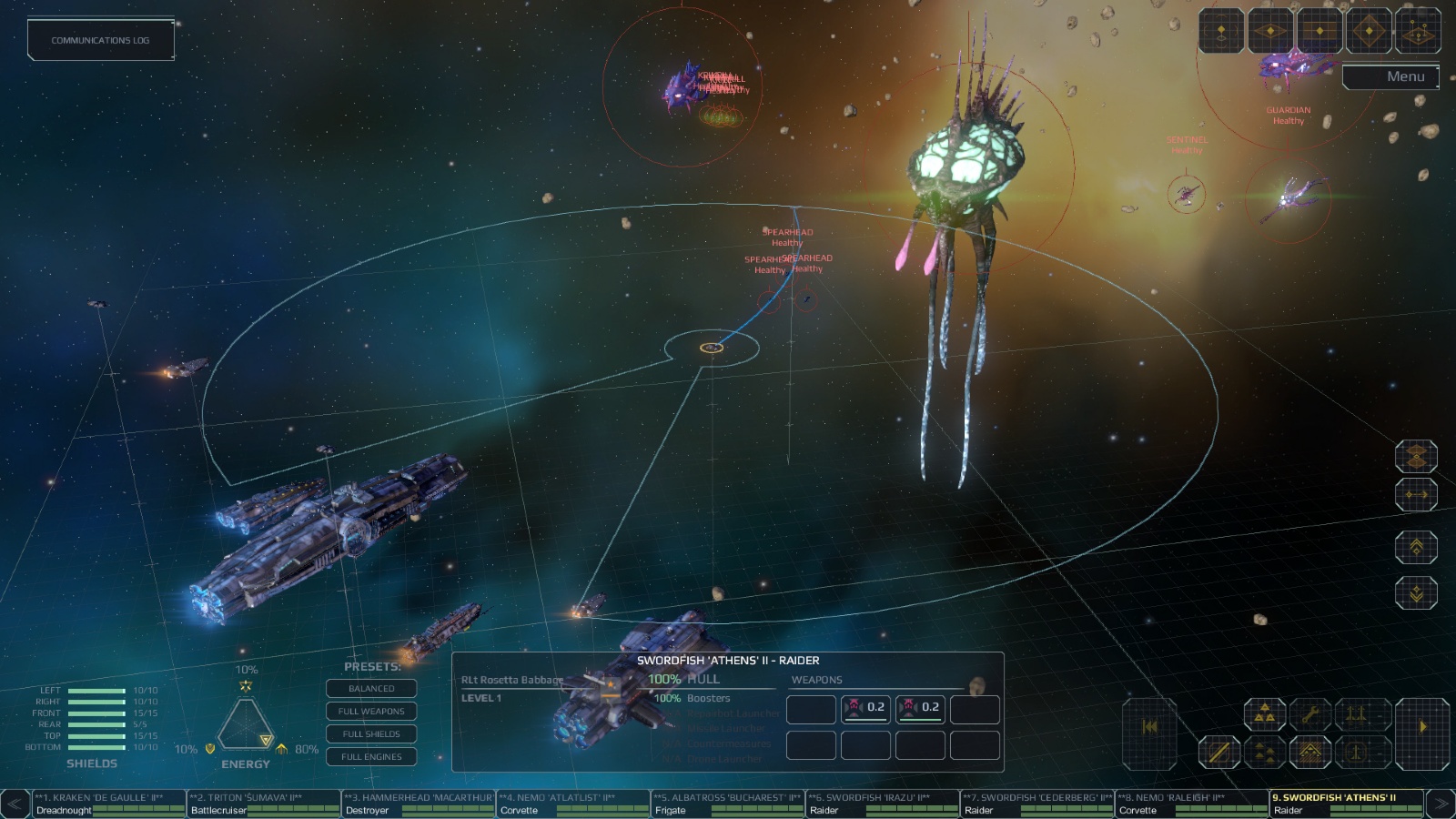The image size is (1456, 819).
Task: Set energy to Full Shields preset
Action: coord(371,734)
